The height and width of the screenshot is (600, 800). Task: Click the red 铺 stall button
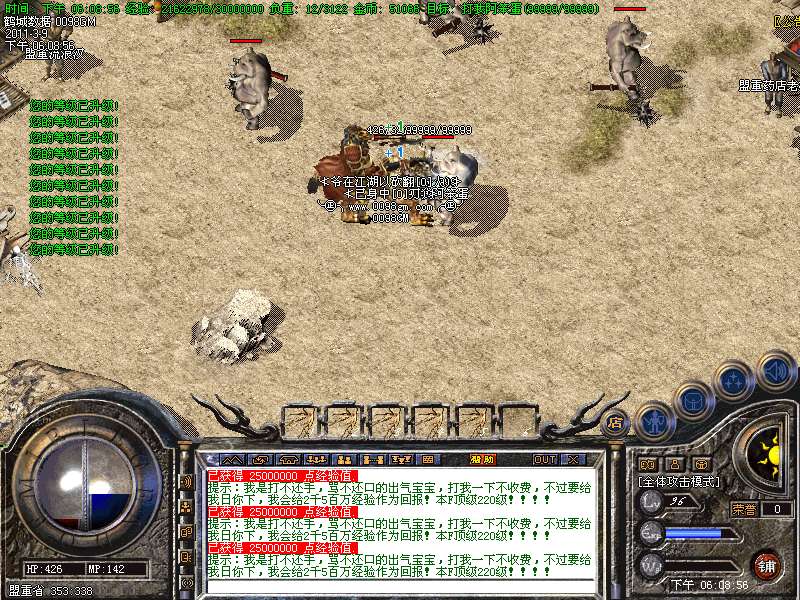[766, 564]
